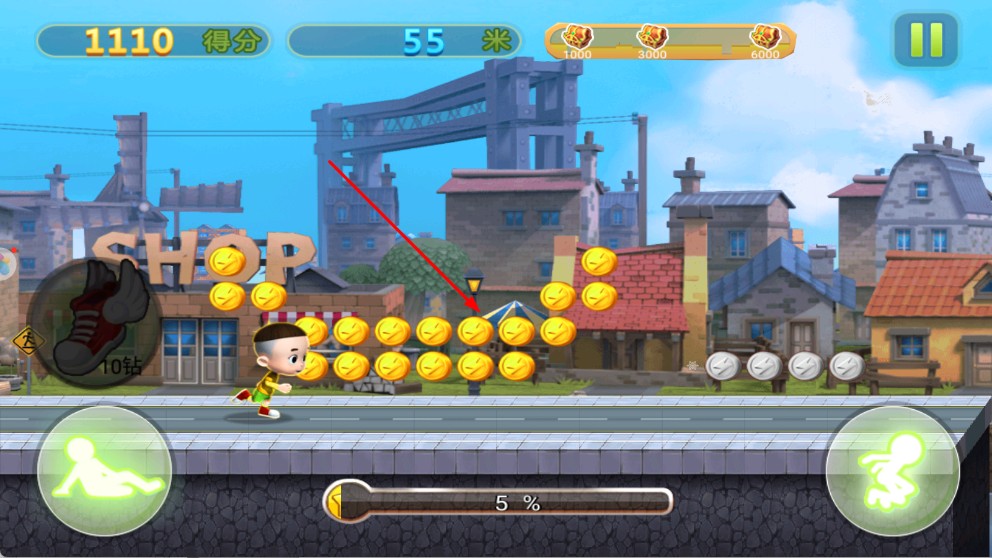Tap the jump action button
This screenshot has height=558, width=992.
pyautogui.click(x=892, y=470)
